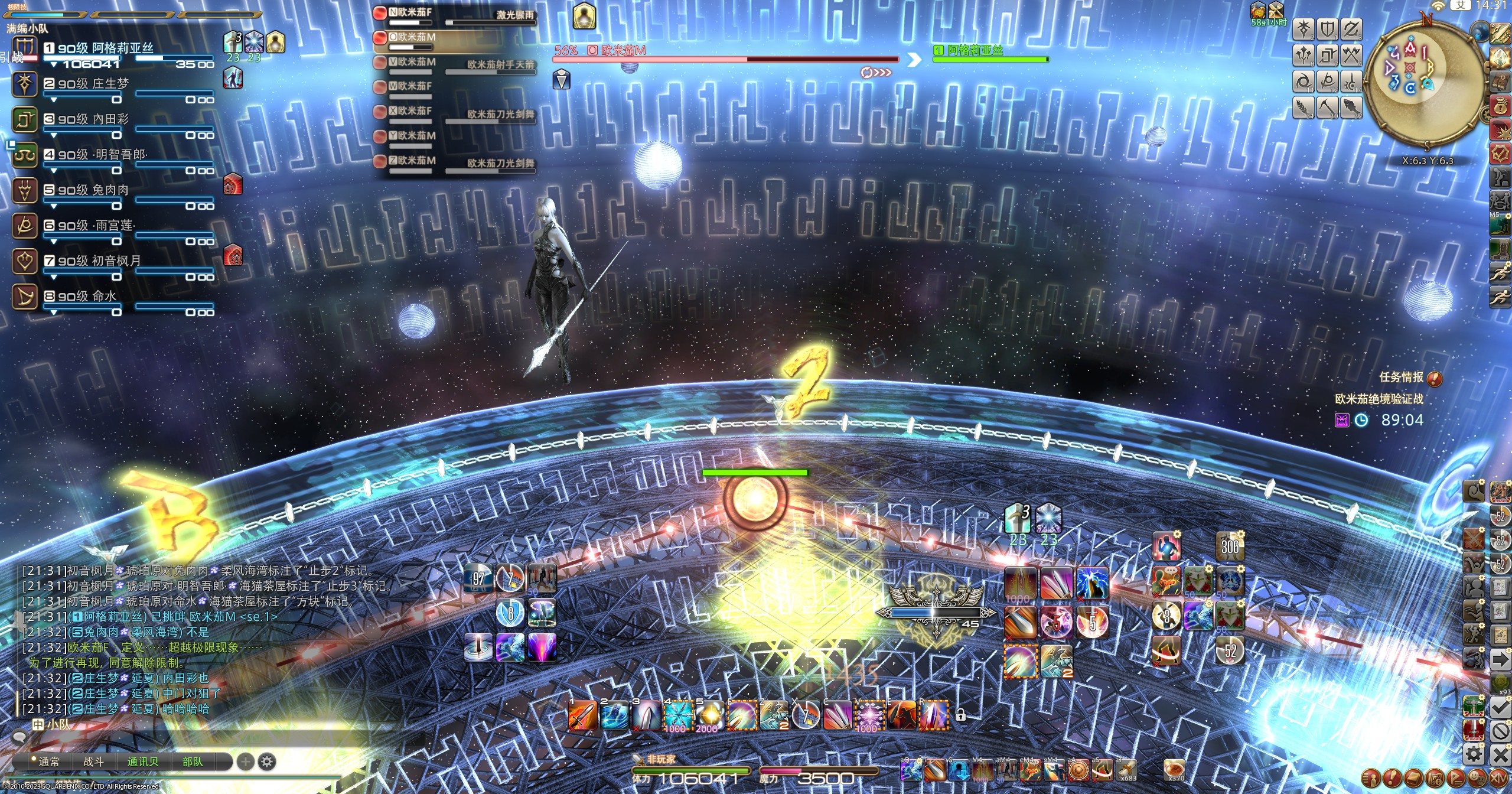
Task: Open chat log settings gear
Action: click(267, 762)
